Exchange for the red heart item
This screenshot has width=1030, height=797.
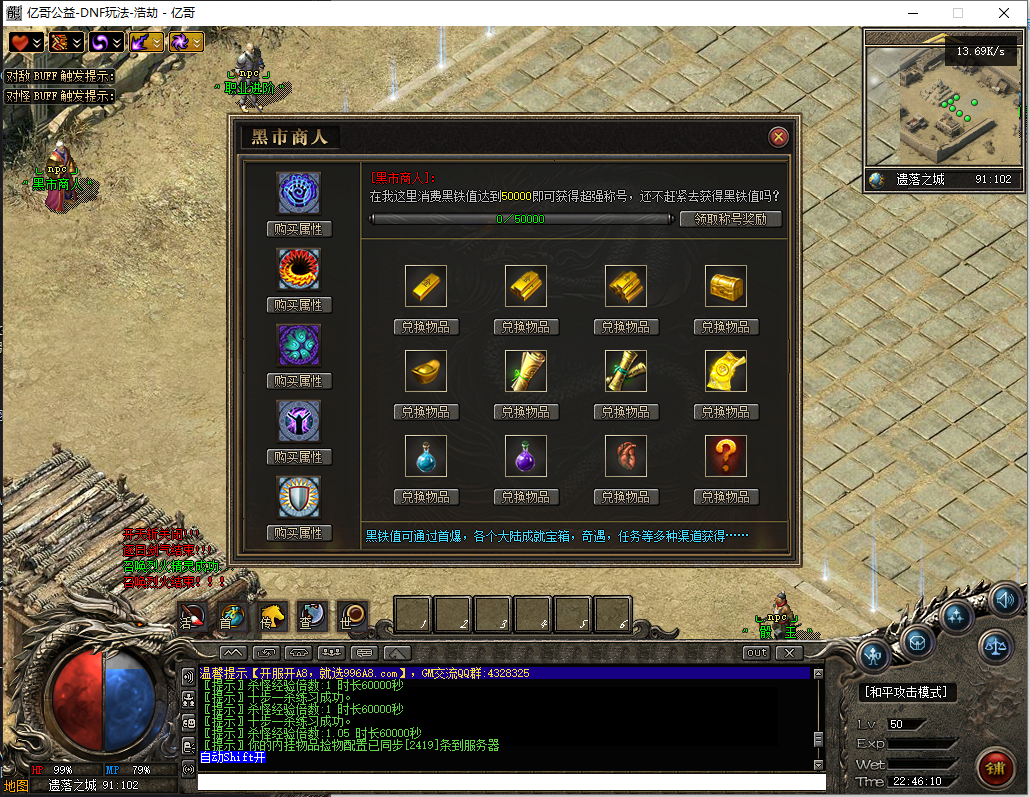(626, 497)
